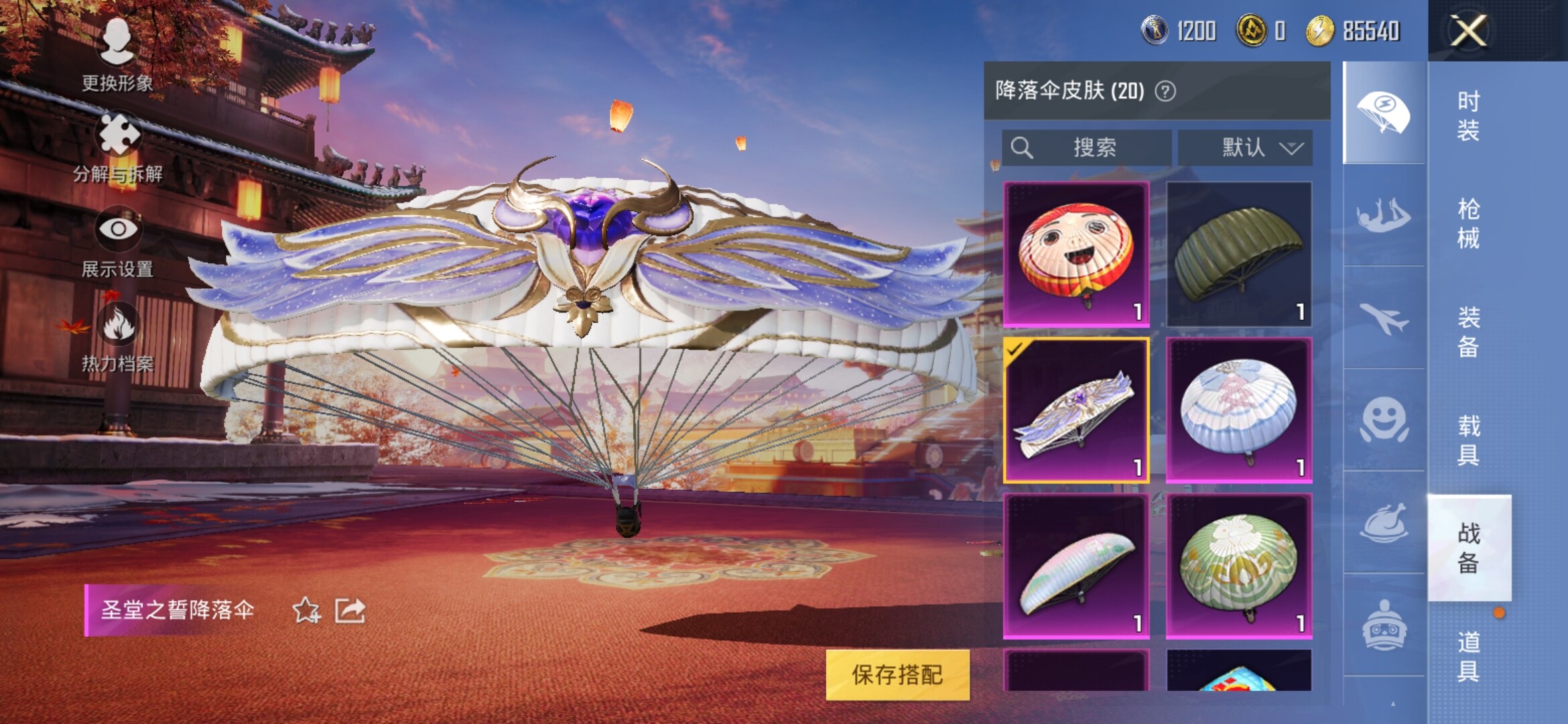
Task: Open the 载具 vehicles tab
Action: (x=1468, y=440)
